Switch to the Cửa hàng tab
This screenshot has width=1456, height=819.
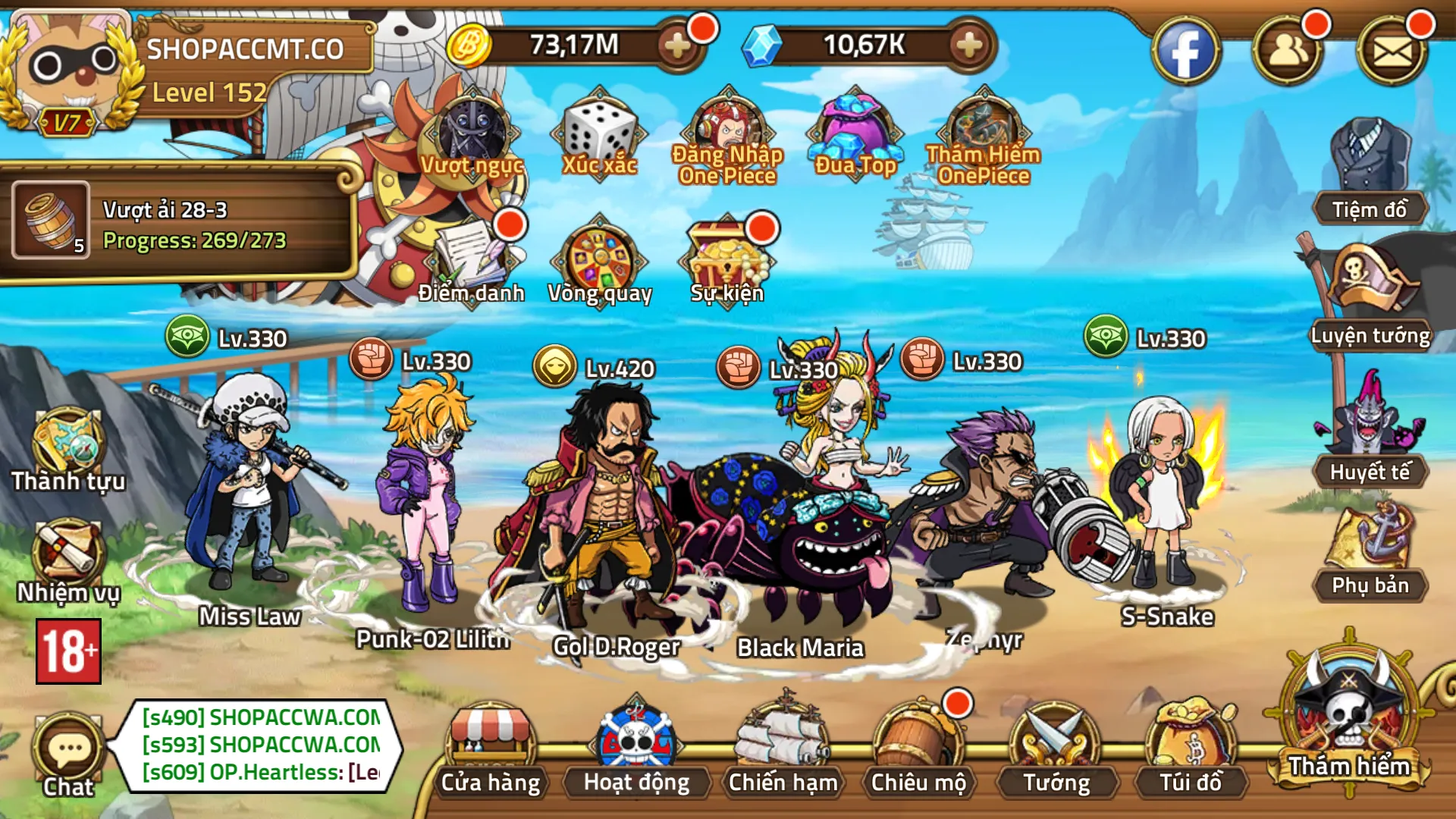click(493, 751)
